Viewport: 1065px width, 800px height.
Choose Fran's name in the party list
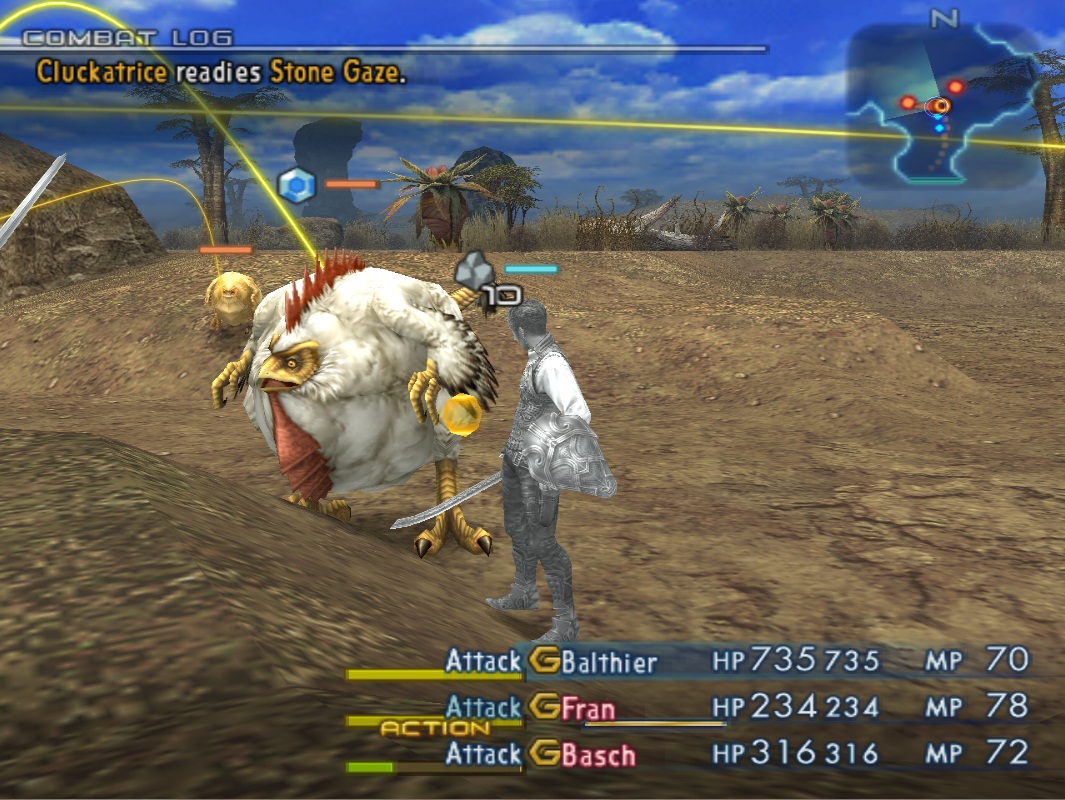point(588,708)
